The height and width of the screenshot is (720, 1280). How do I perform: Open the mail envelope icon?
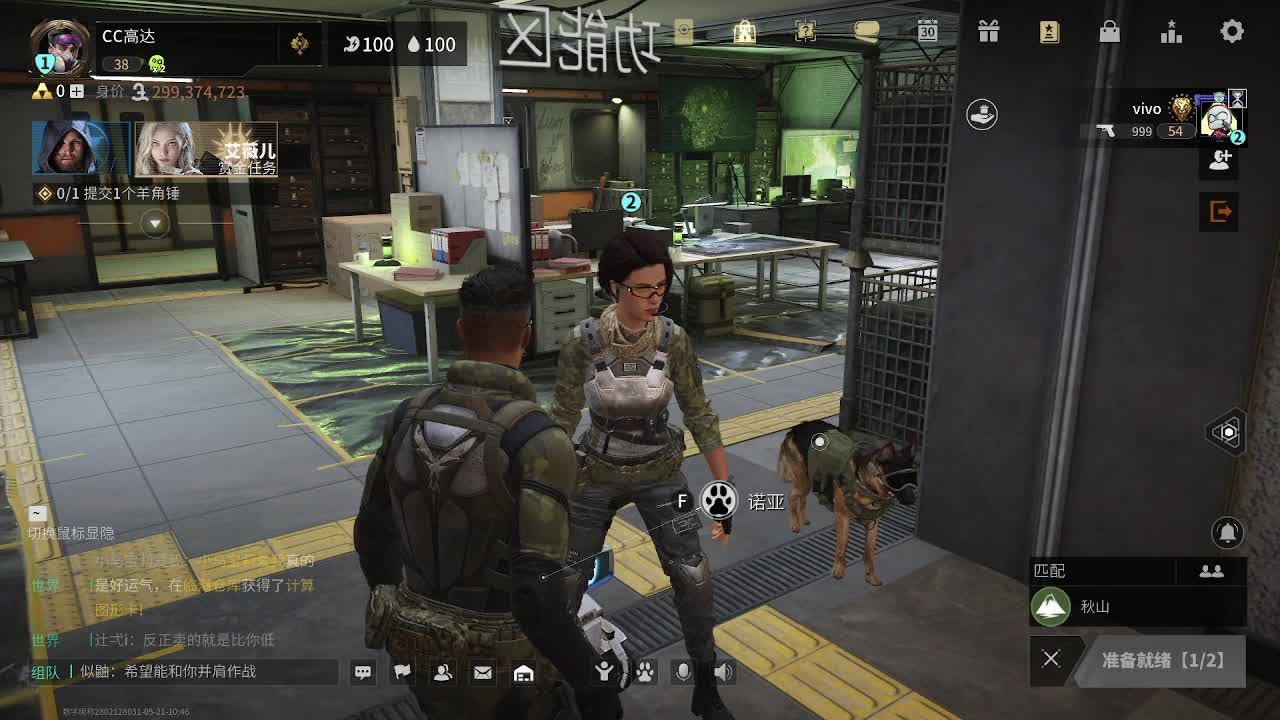pyautogui.click(x=483, y=673)
